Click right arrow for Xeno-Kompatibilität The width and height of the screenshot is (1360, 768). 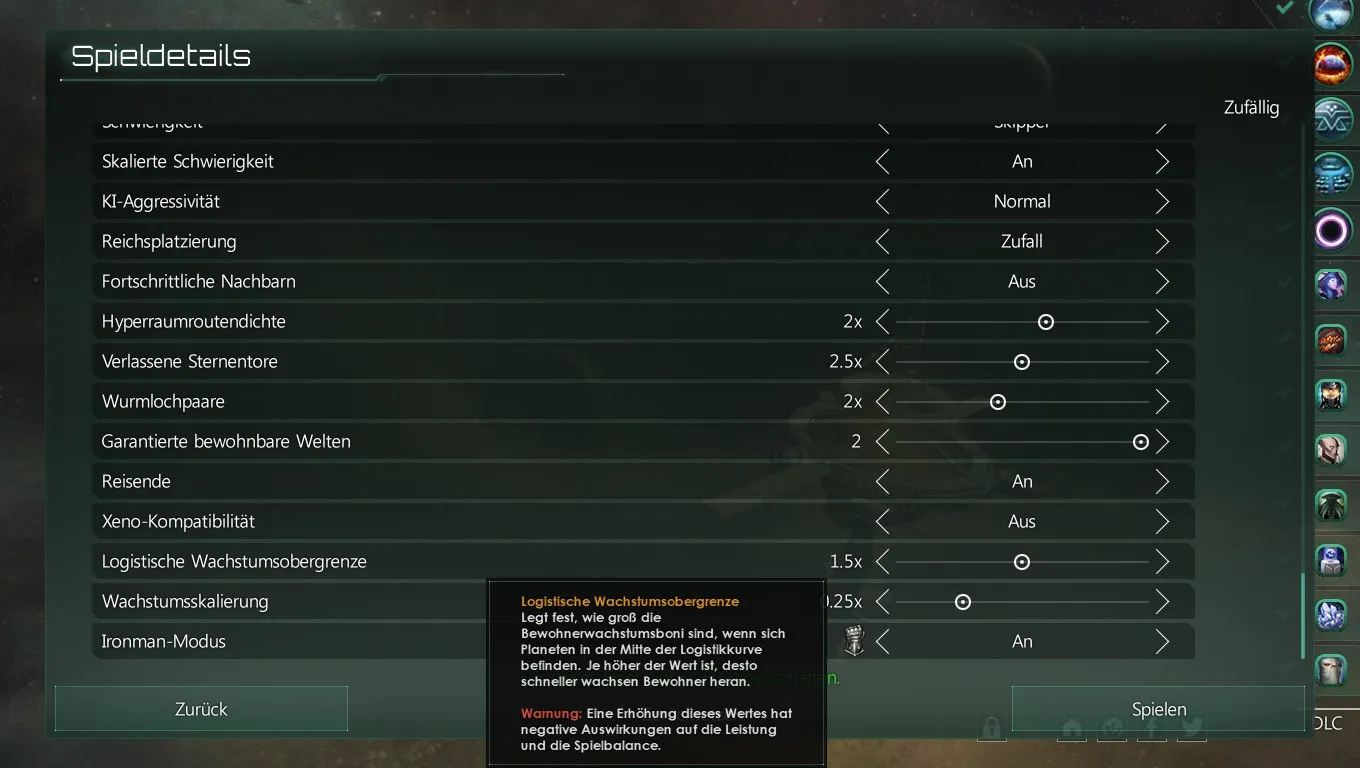1162,522
